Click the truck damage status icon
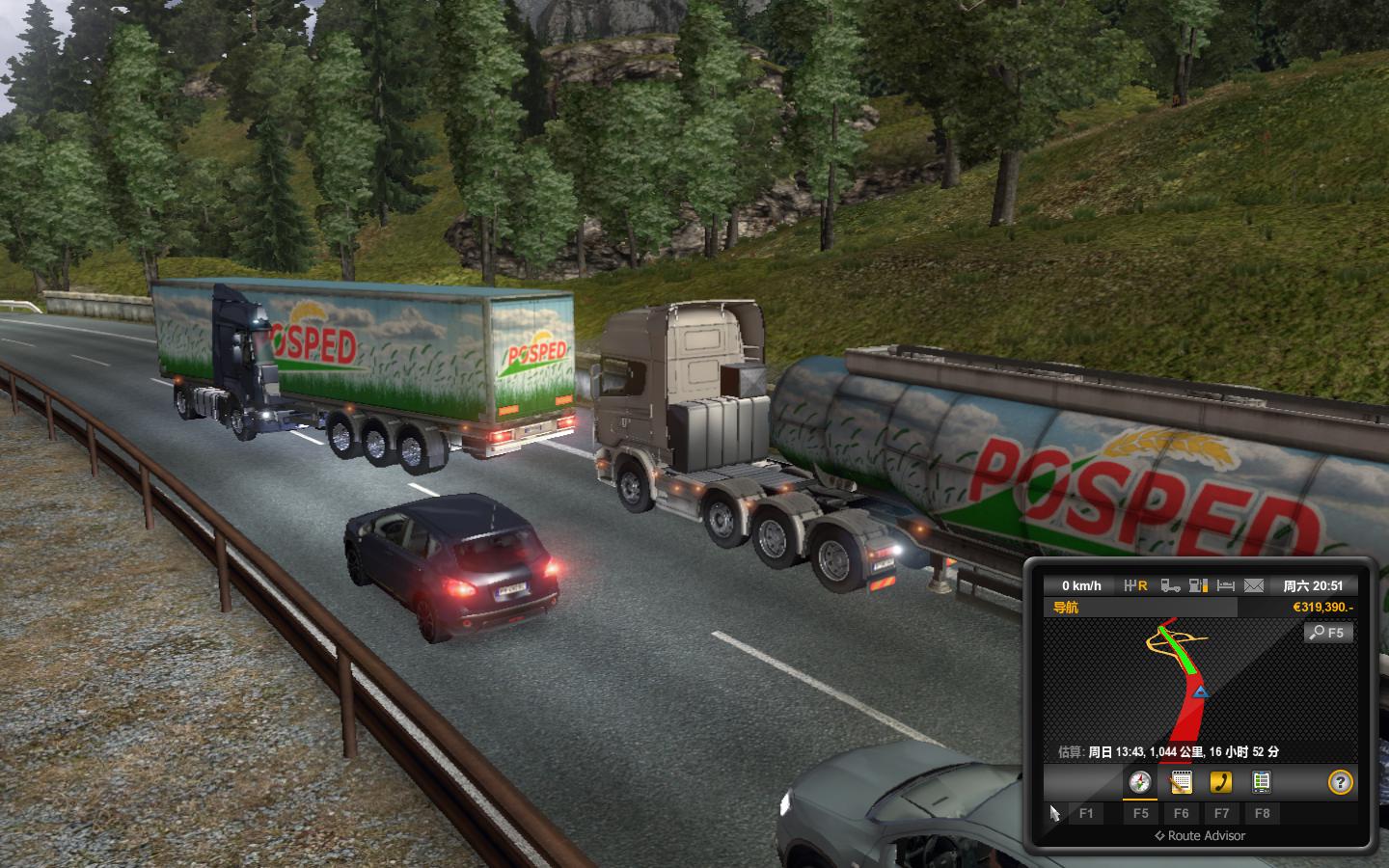Image resolution: width=1389 pixels, height=868 pixels. 1170,585
